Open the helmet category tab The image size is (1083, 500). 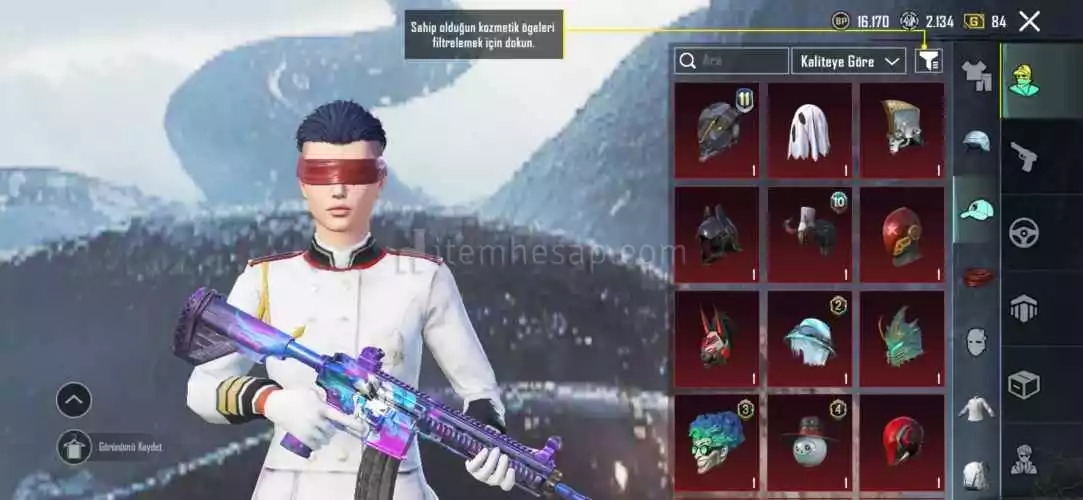(976, 142)
